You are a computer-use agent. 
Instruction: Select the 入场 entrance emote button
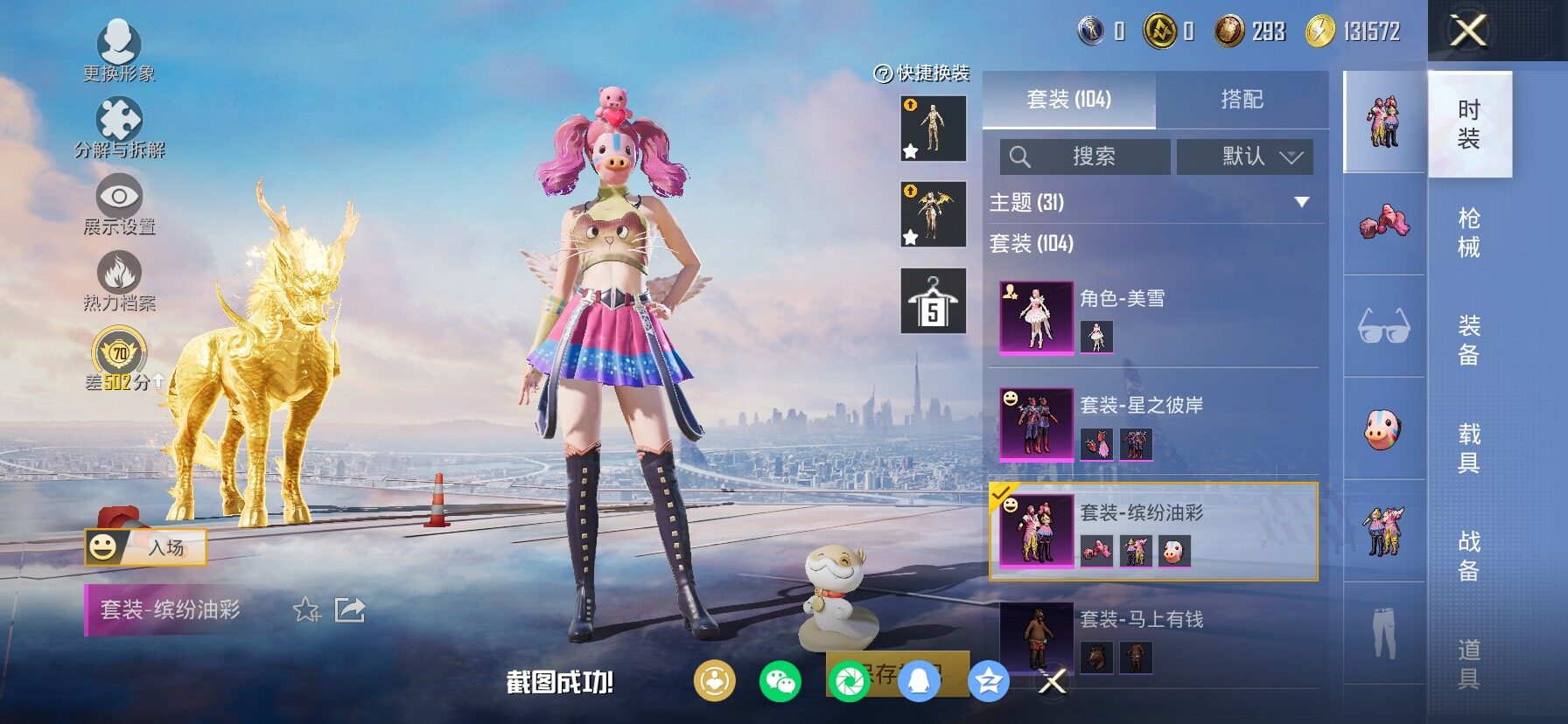pos(146,547)
